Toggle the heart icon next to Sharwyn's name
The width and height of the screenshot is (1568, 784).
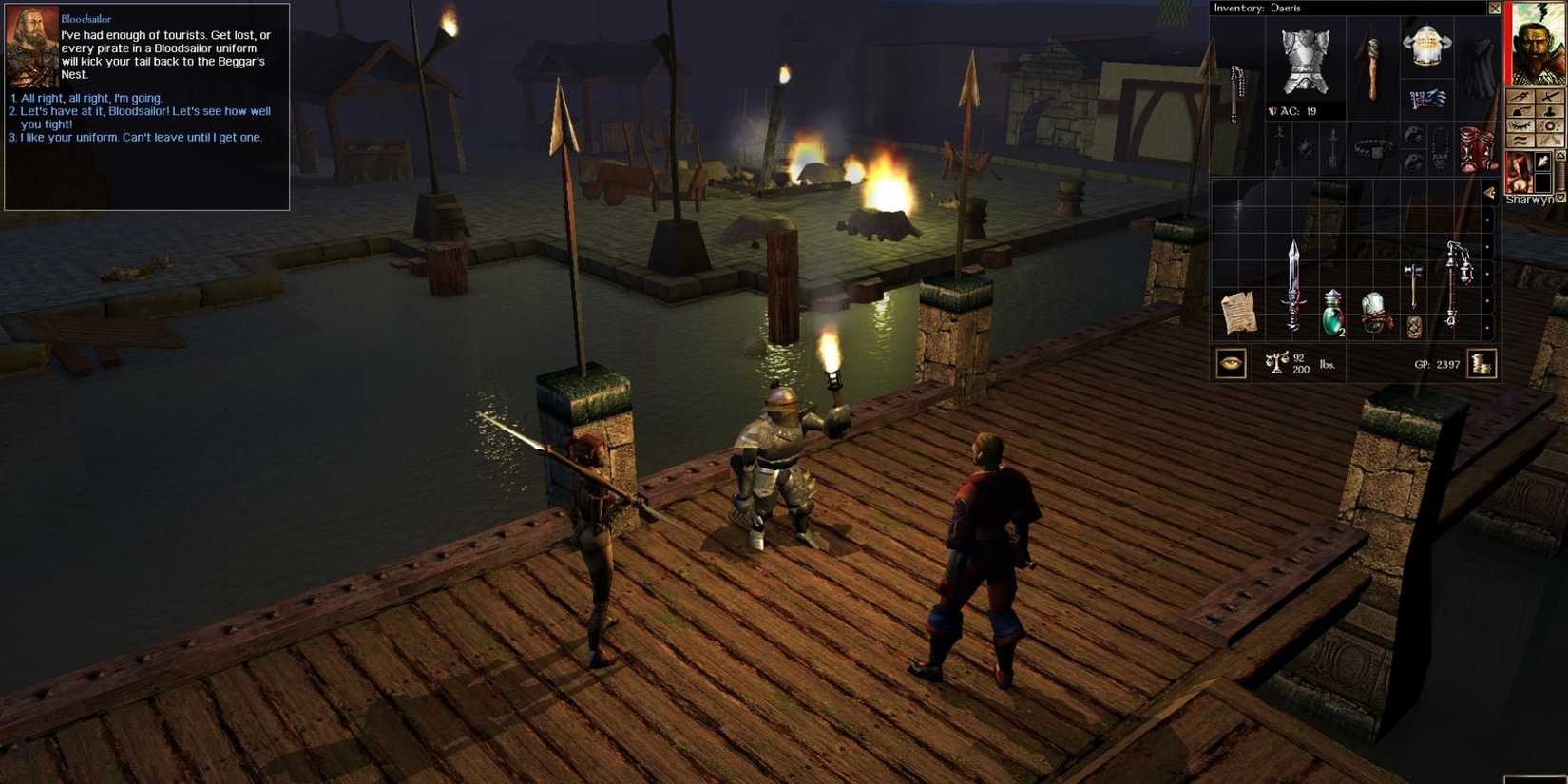pos(1559,199)
